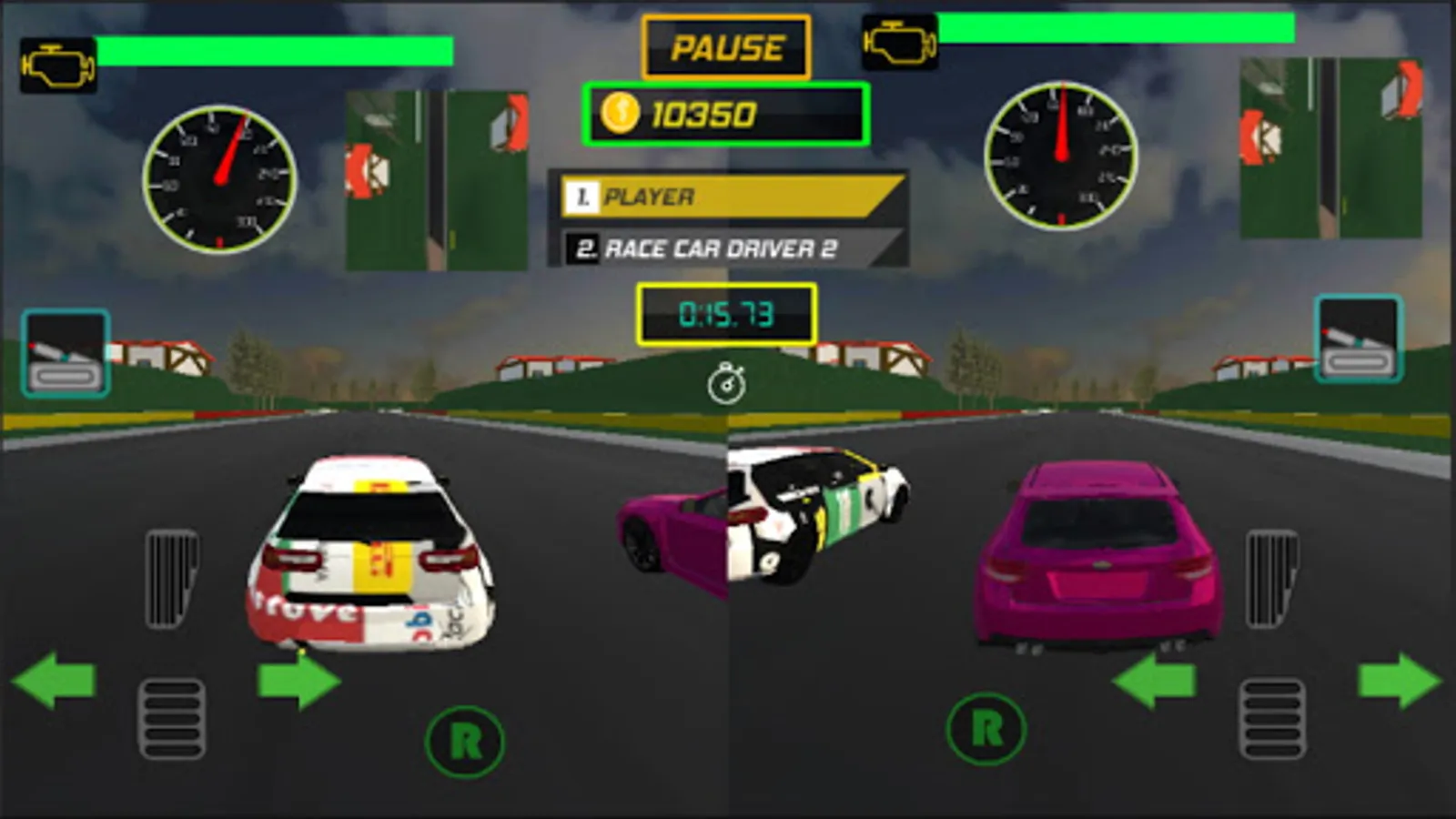Click the pink car player's track minimap
This screenshot has width=1456, height=819.
pos(1330,148)
